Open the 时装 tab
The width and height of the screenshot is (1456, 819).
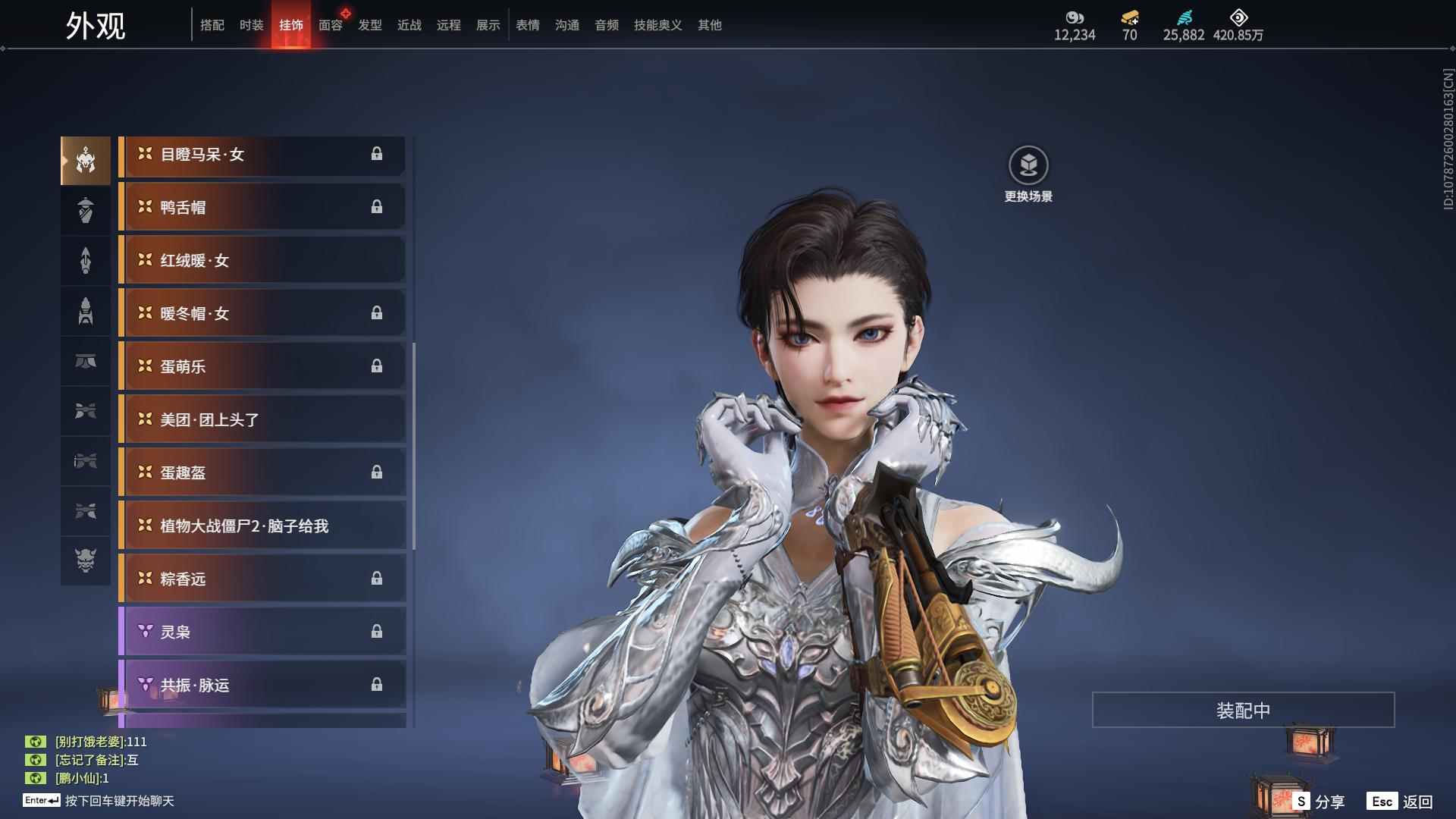tap(252, 25)
